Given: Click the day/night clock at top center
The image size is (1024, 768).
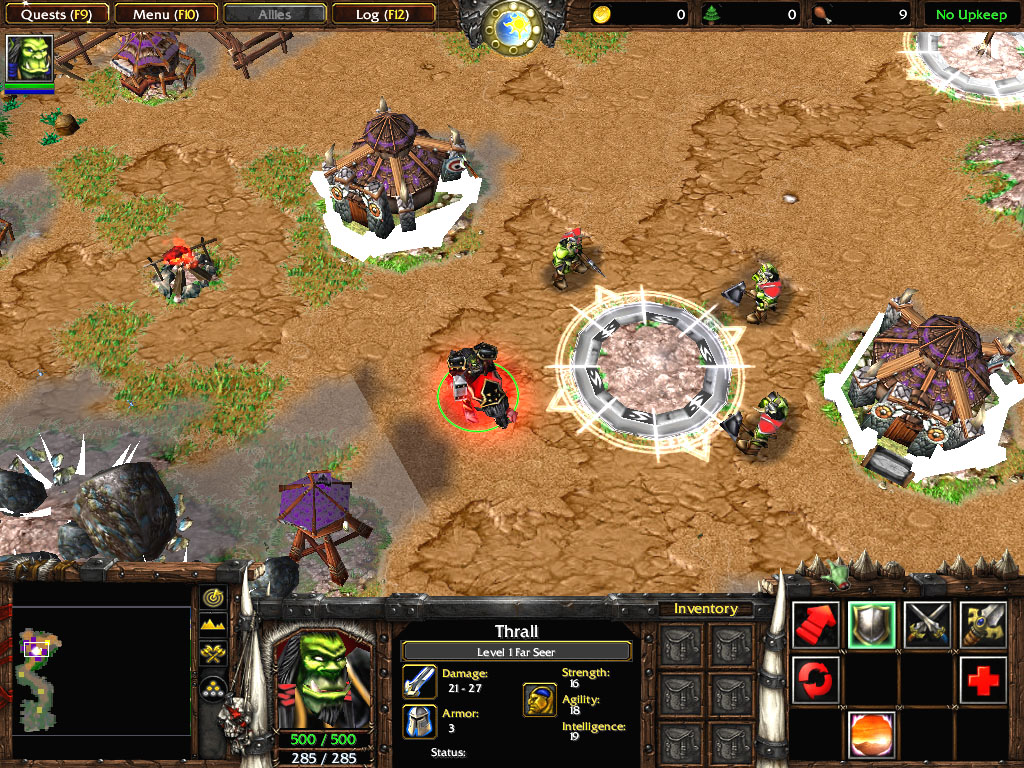Looking at the screenshot, I should (x=512, y=26).
